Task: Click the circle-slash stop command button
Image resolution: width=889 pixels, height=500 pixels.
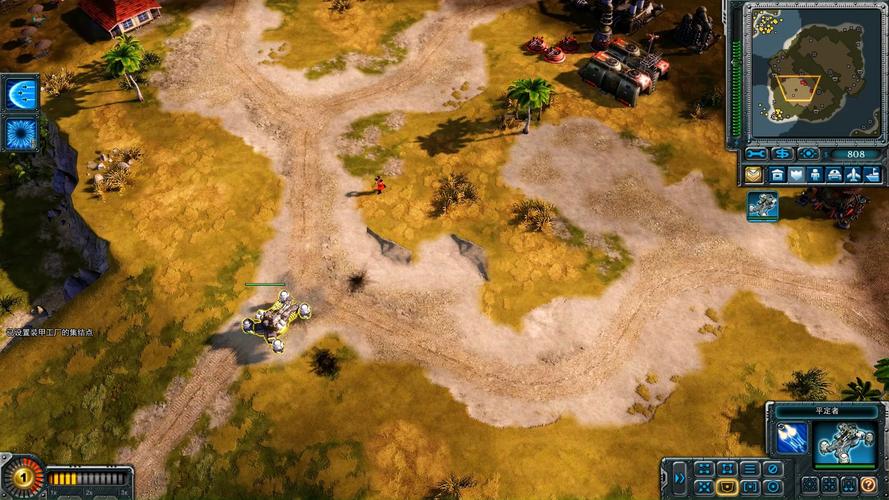Action: tap(772, 468)
